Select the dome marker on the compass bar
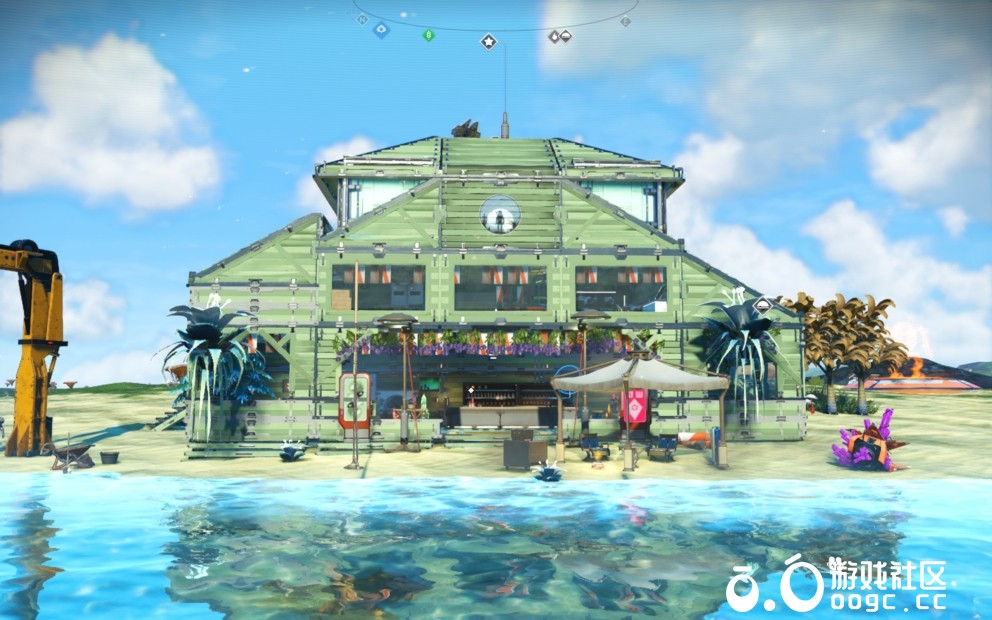The image size is (992, 620). click(565, 37)
